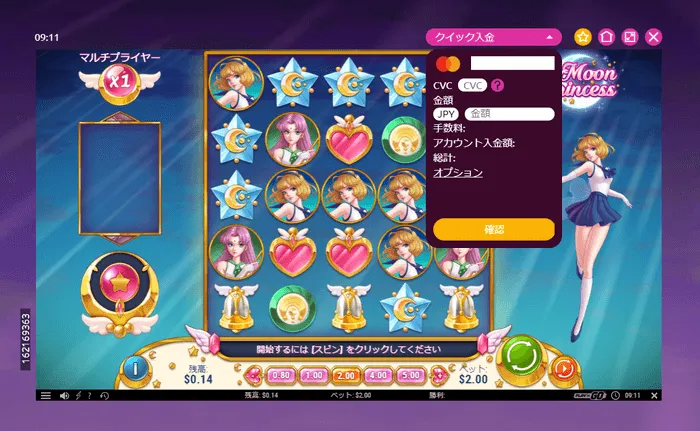Start autoplay with the orange play button
Image resolution: width=700 pixels, height=431 pixels.
pyautogui.click(x=564, y=368)
